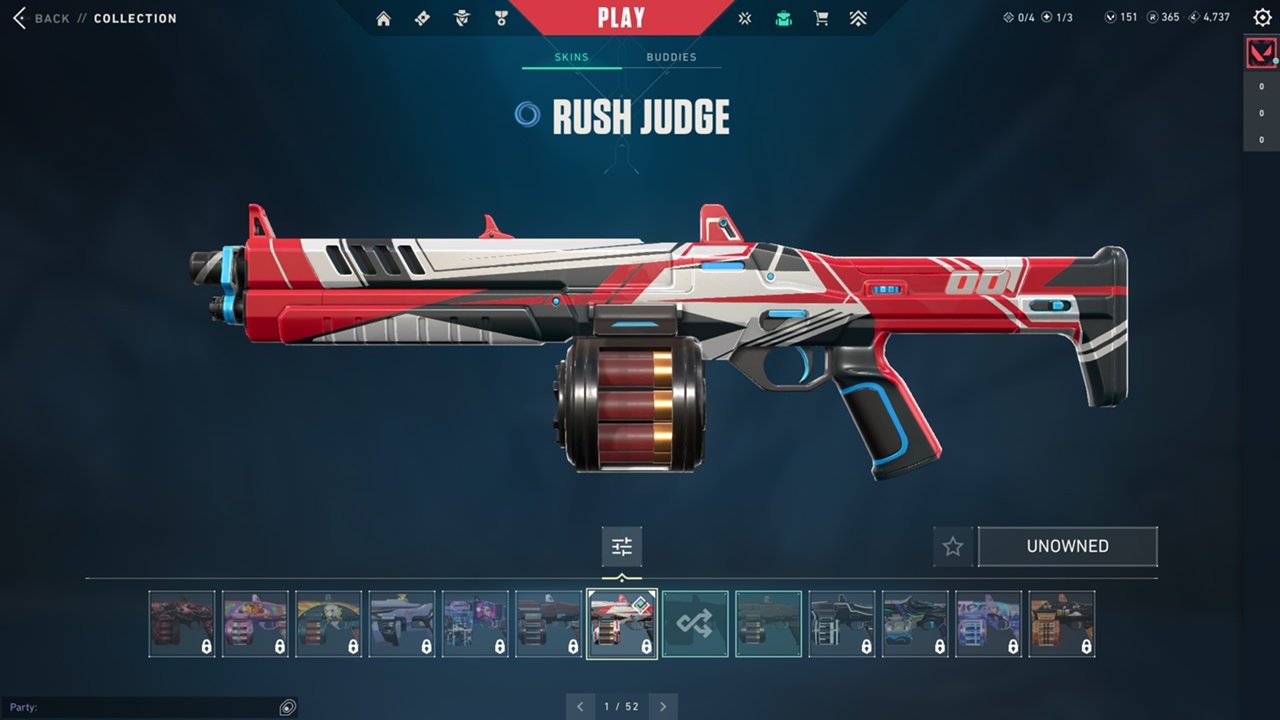Select the random shuffle skin tile

point(695,624)
